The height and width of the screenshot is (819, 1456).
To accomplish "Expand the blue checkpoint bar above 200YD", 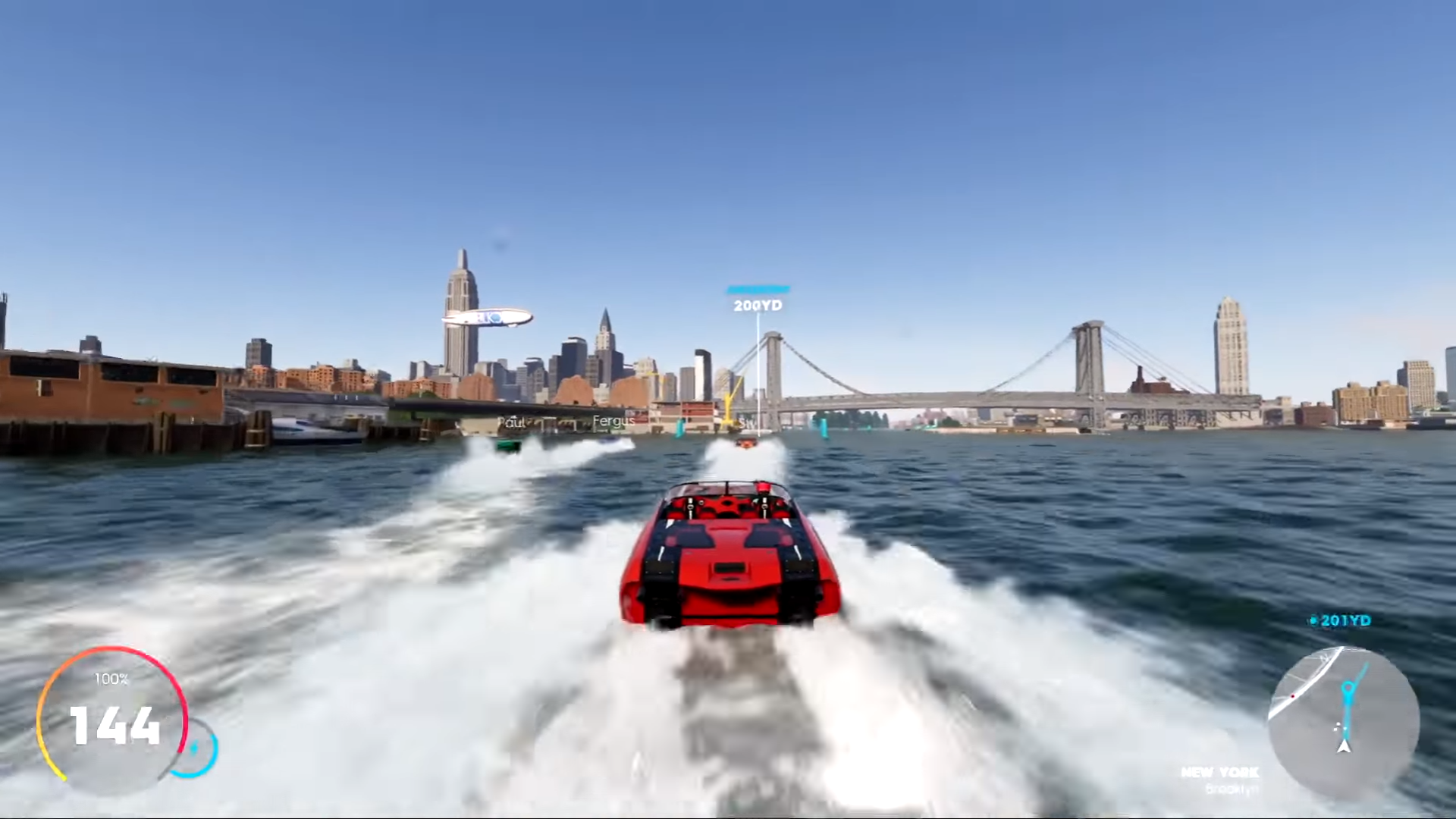I will (x=758, y=289).
